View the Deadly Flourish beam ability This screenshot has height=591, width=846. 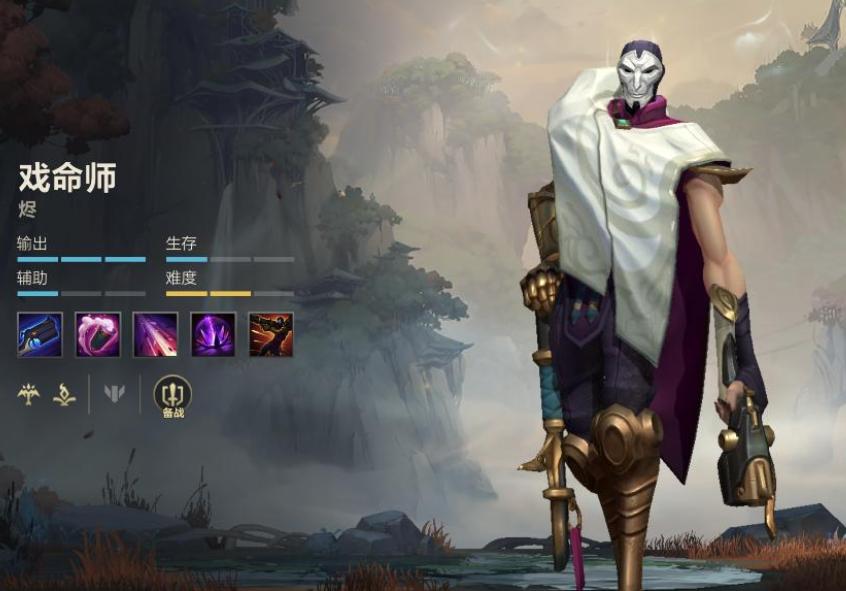tap(156, 335)
